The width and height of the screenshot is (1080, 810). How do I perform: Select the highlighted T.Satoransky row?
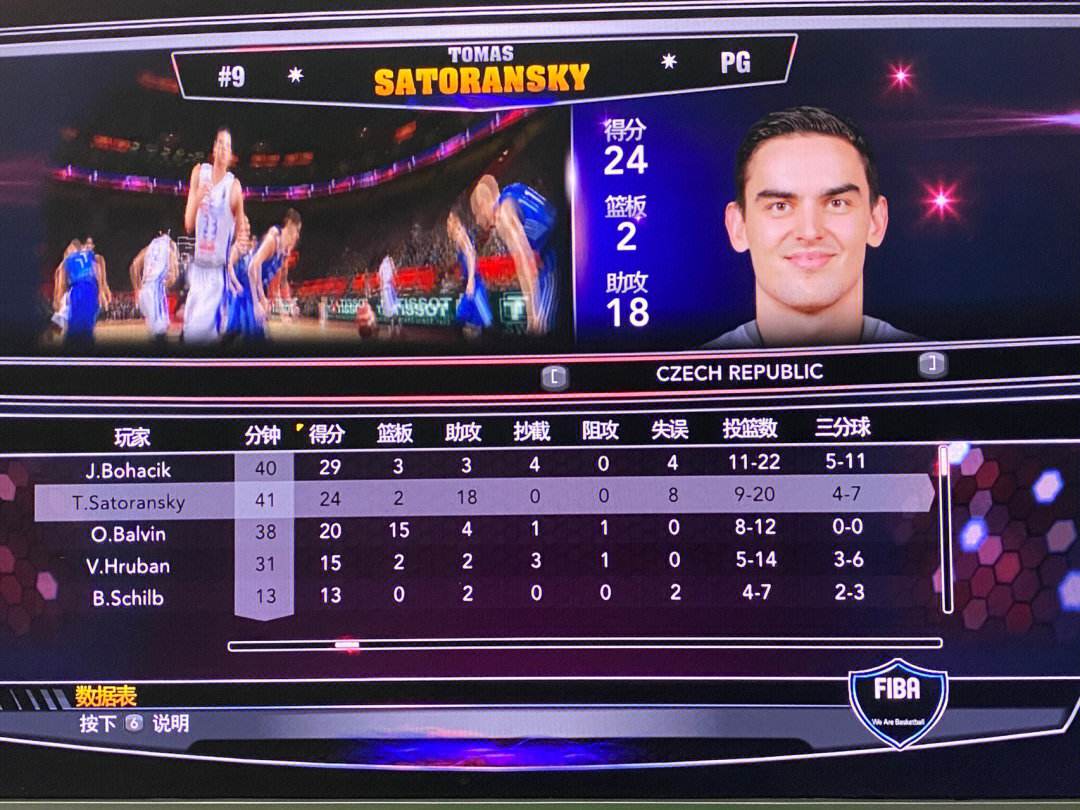(x=128, y=501)
